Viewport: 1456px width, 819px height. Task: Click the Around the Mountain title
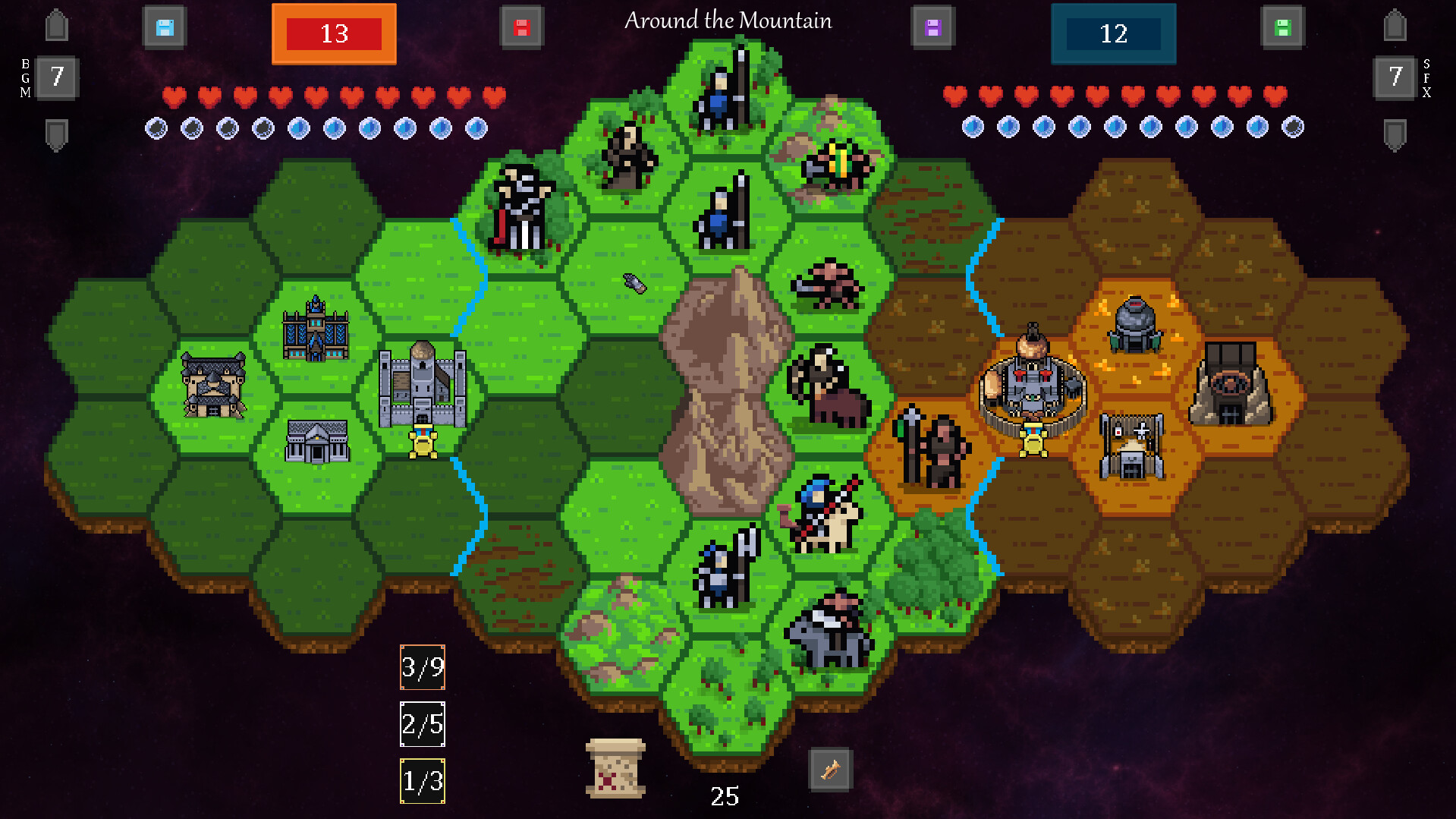tap(728, 21)
